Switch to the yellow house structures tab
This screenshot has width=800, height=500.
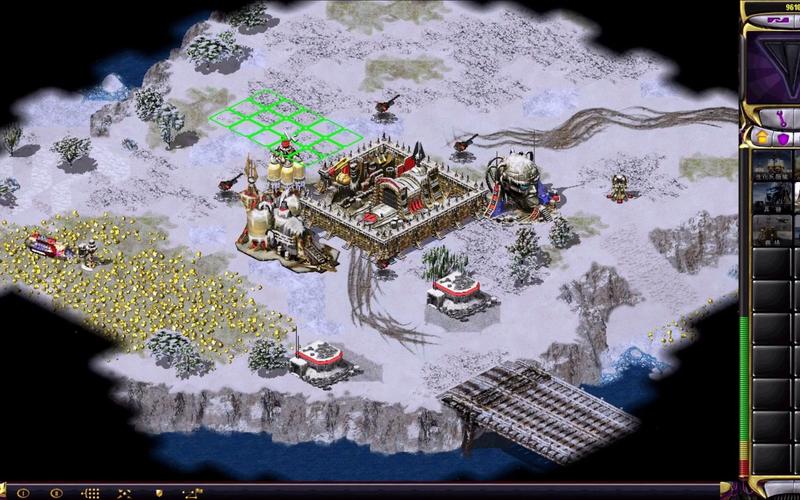(x=762, y=138)
